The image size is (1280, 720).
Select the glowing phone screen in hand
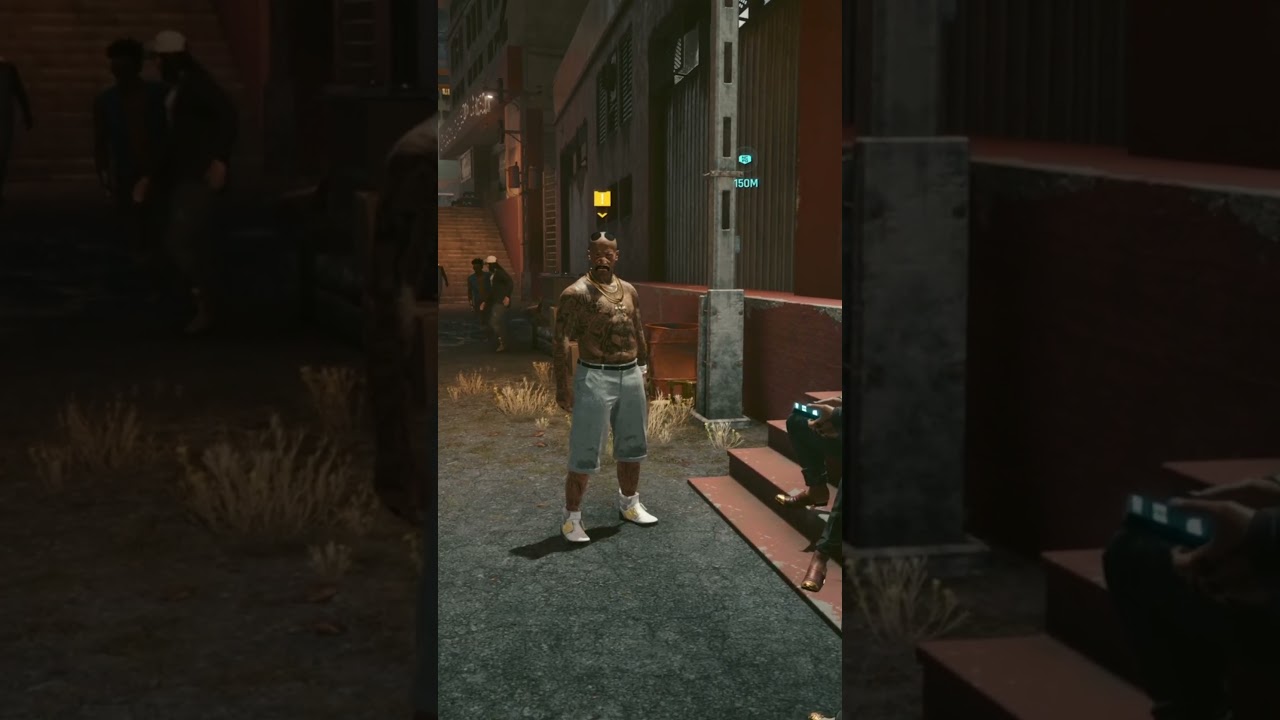tap(805, 409)
